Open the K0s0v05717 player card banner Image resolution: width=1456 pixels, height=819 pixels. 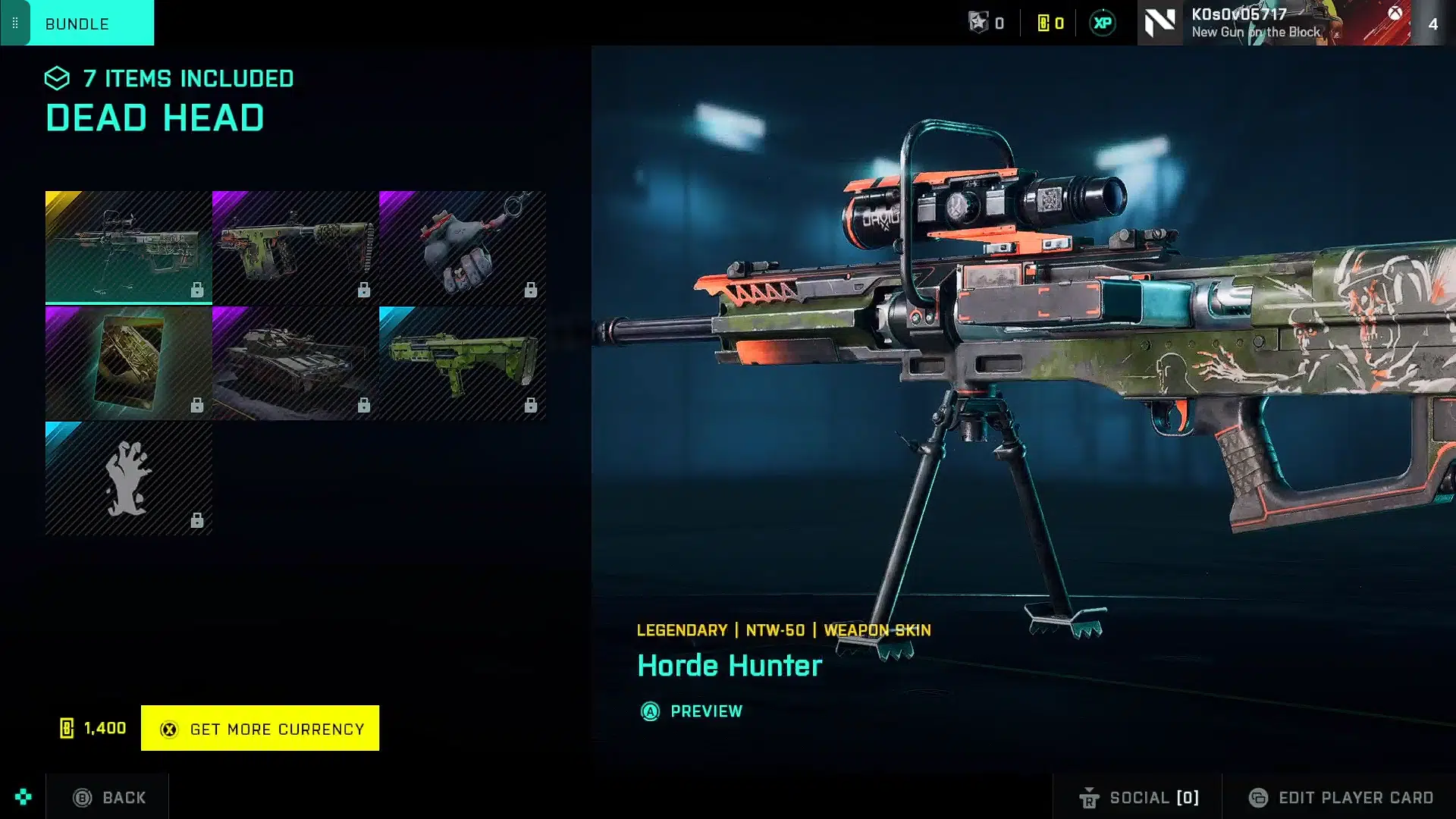coord(1274,23)
